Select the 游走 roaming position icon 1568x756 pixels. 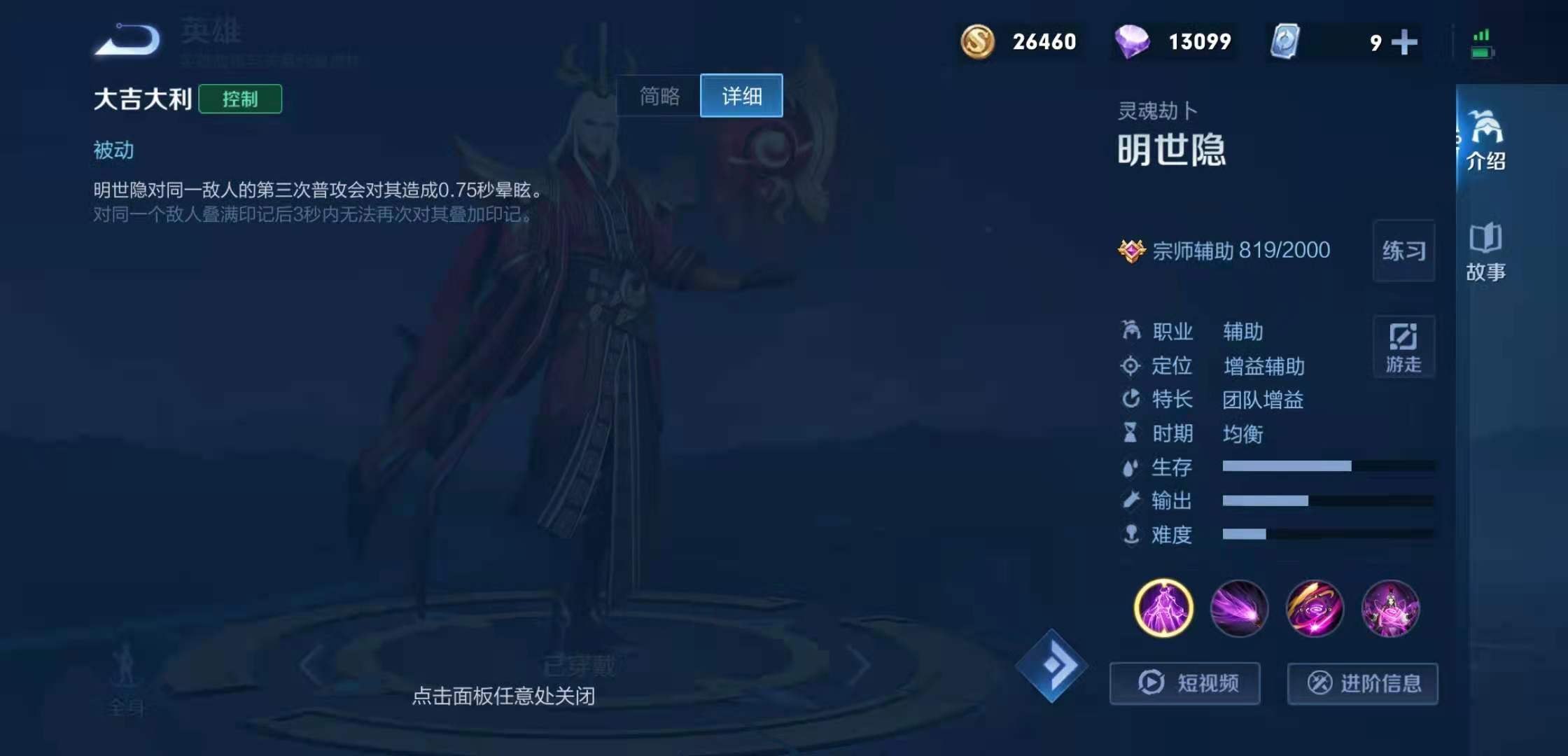tap(1403, 346)
